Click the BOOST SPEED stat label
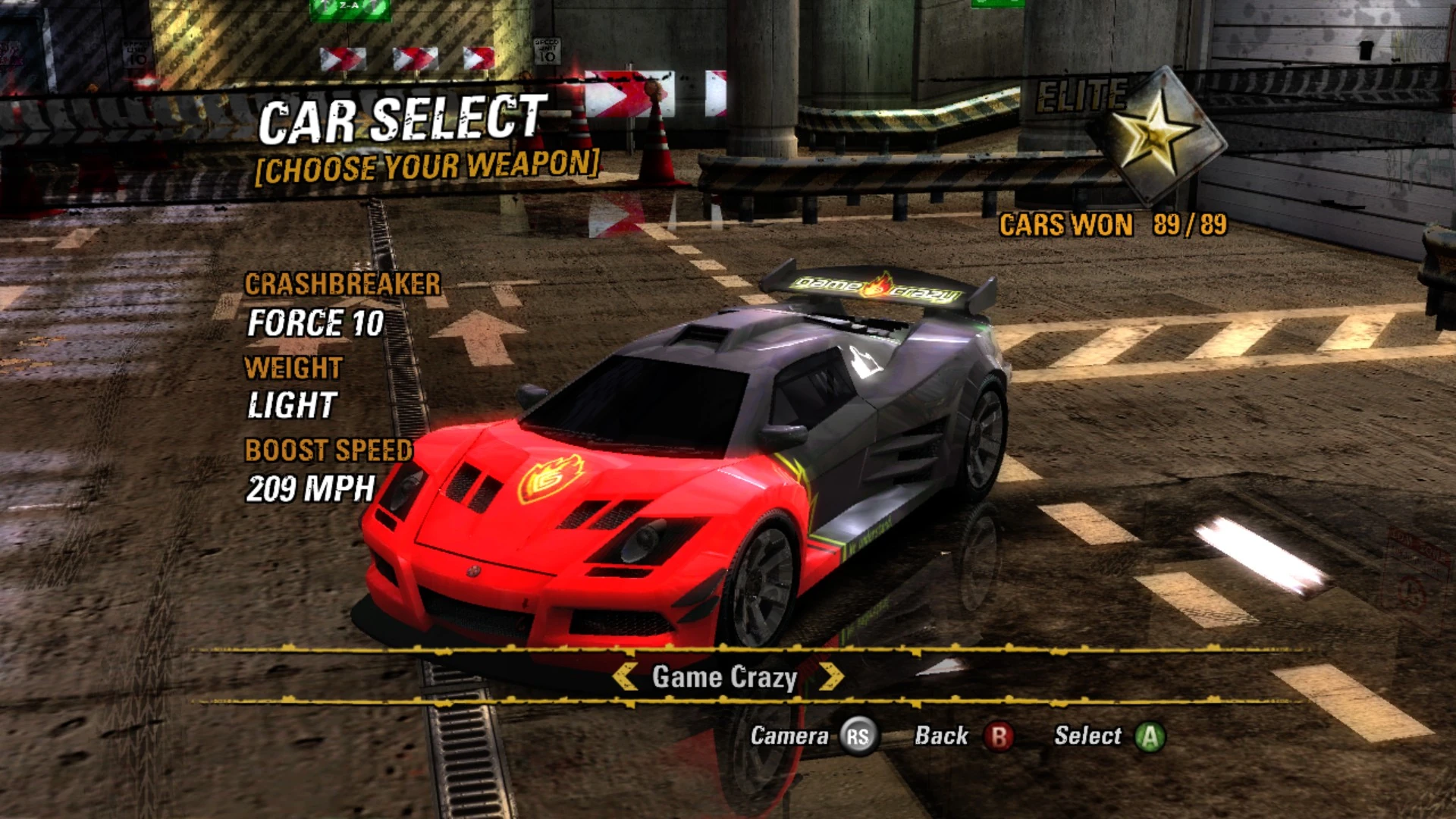1456x819 pixels. pyautogui.click(x=328, y=451)
